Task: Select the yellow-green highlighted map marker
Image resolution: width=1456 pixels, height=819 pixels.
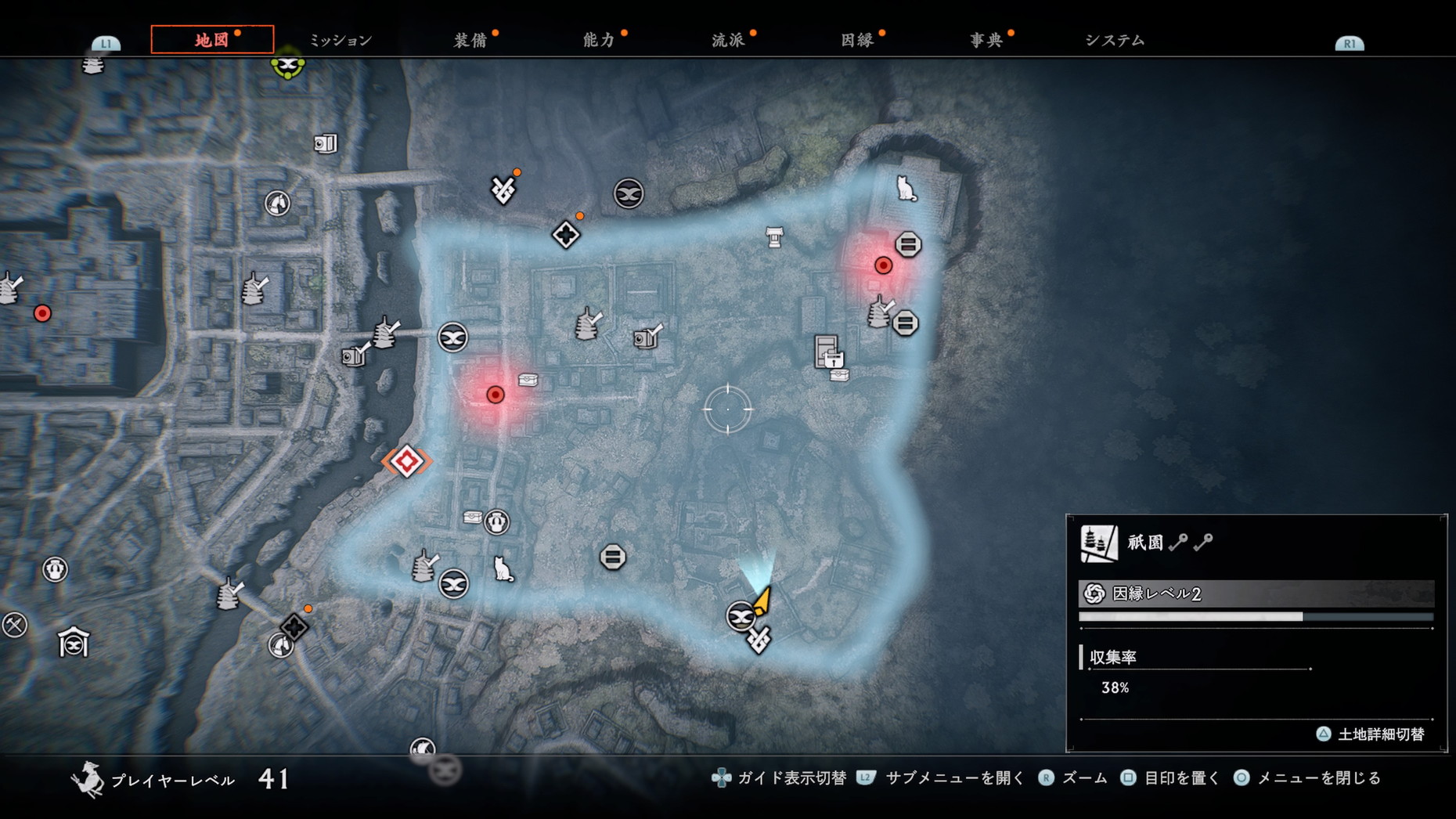Action: 287,66
